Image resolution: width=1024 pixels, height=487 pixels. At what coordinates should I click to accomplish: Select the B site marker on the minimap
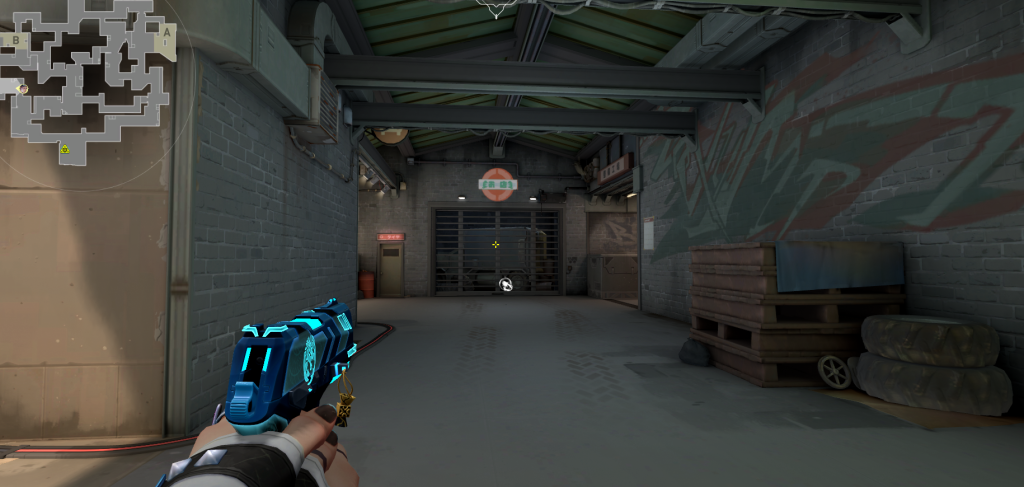16,40
